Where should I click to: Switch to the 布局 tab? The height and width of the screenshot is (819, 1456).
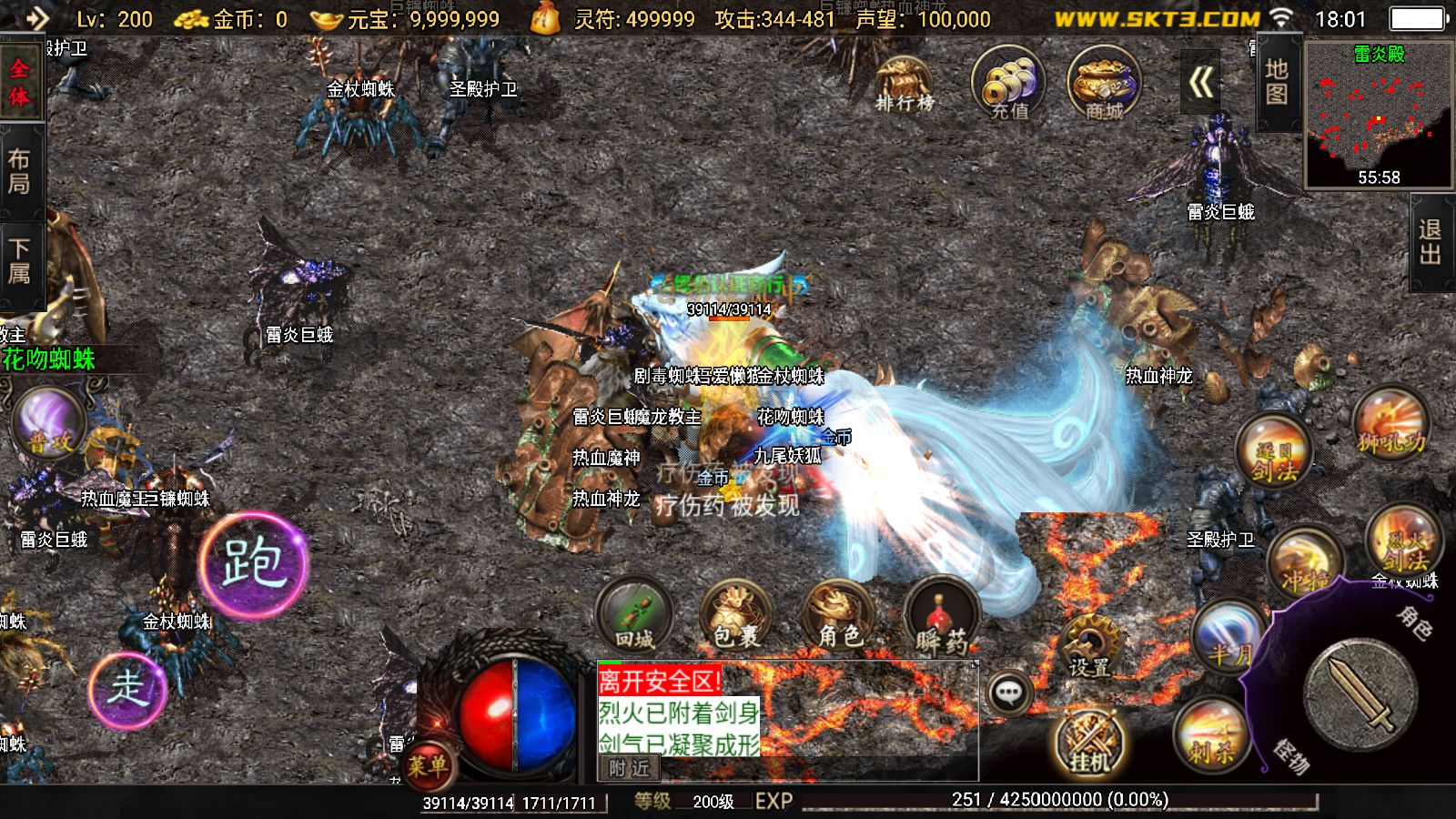(20, 171)
